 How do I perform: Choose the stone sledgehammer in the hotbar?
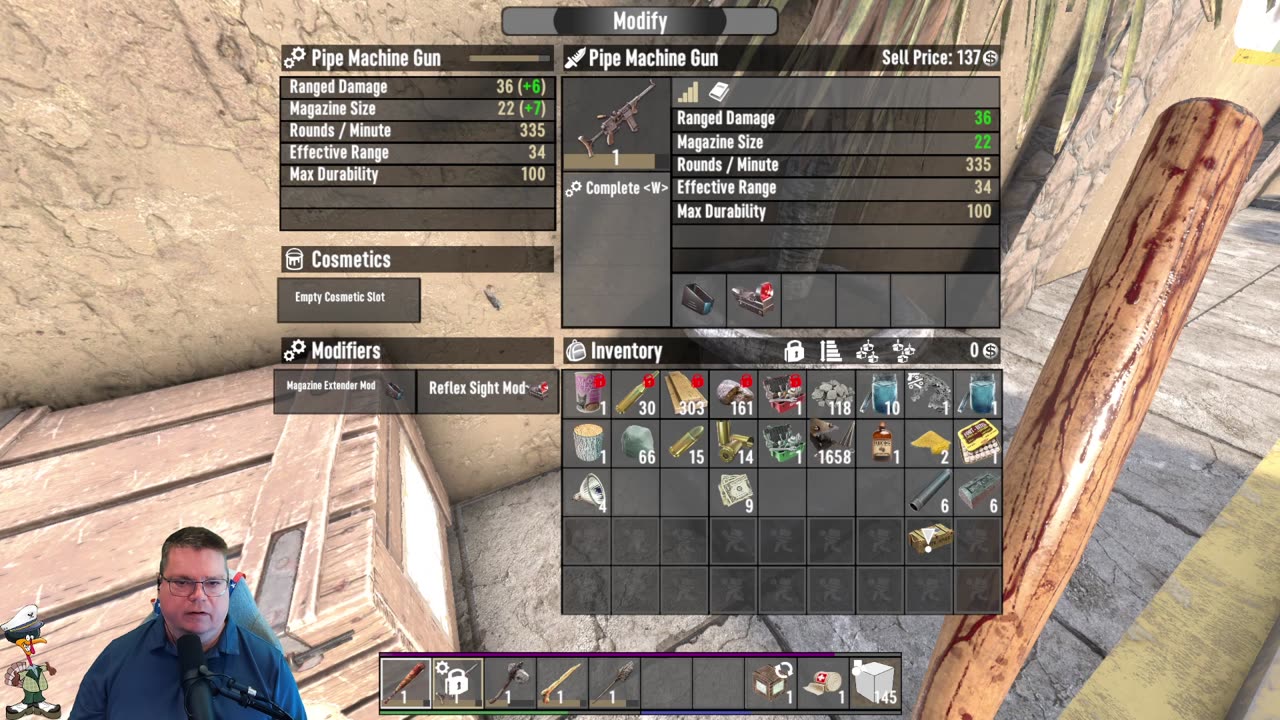tap(508, 682)
